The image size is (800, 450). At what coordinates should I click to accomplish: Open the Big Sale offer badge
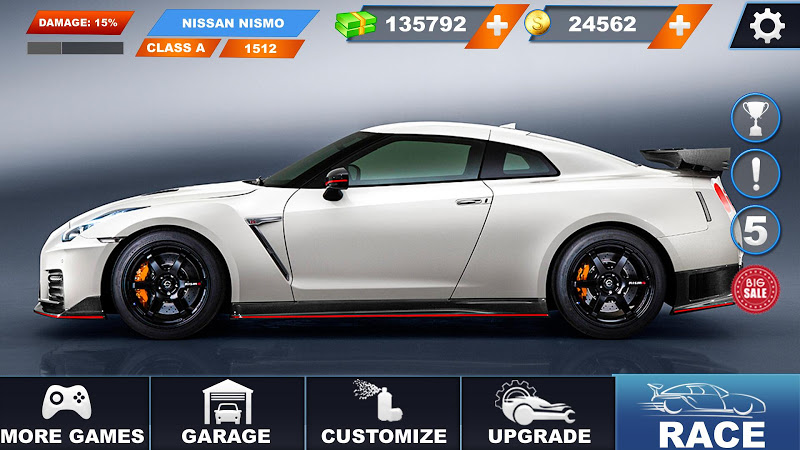[x=756, y=288]
